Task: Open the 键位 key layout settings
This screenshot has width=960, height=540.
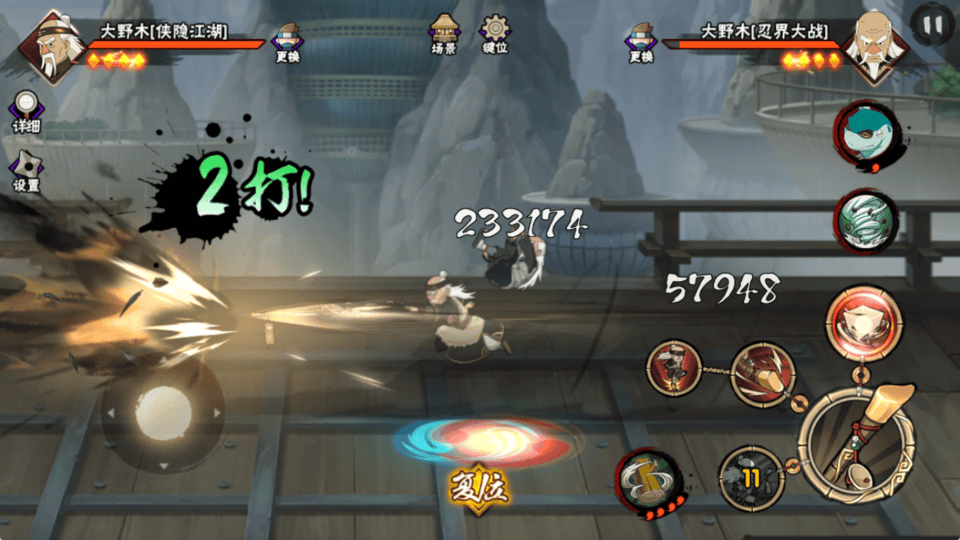Action: 495,33
